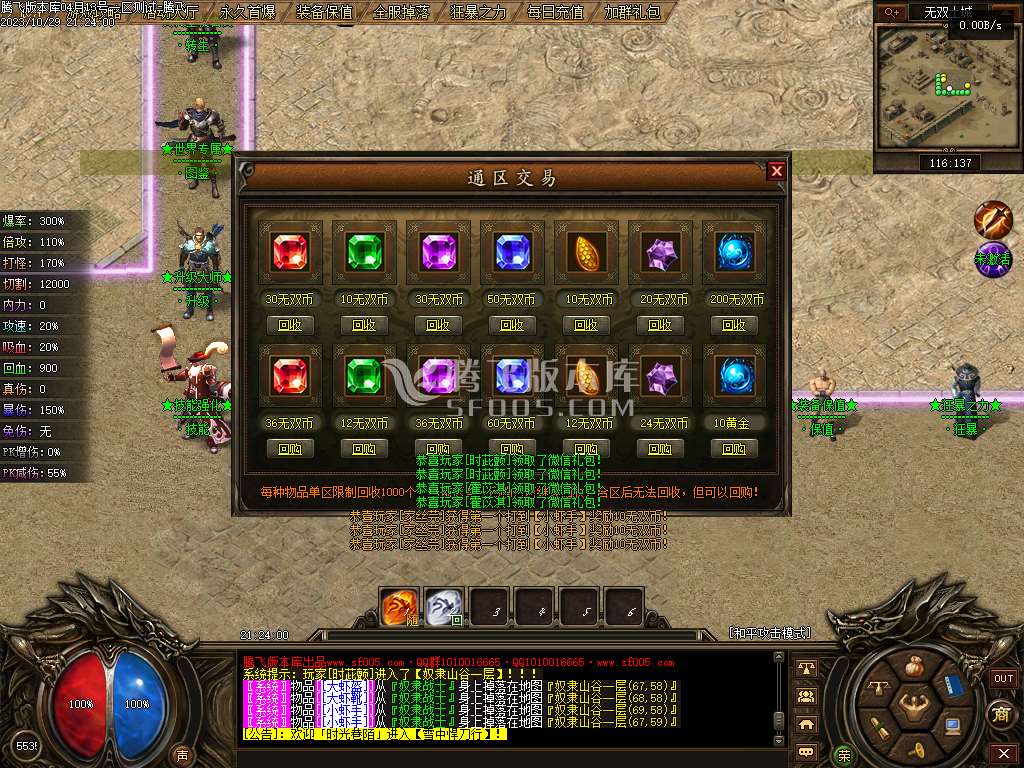This screenshot has height=768, width=1024.
Task: Activate the flame skill in hotbar slot one
Action: (x=400, y=607)
